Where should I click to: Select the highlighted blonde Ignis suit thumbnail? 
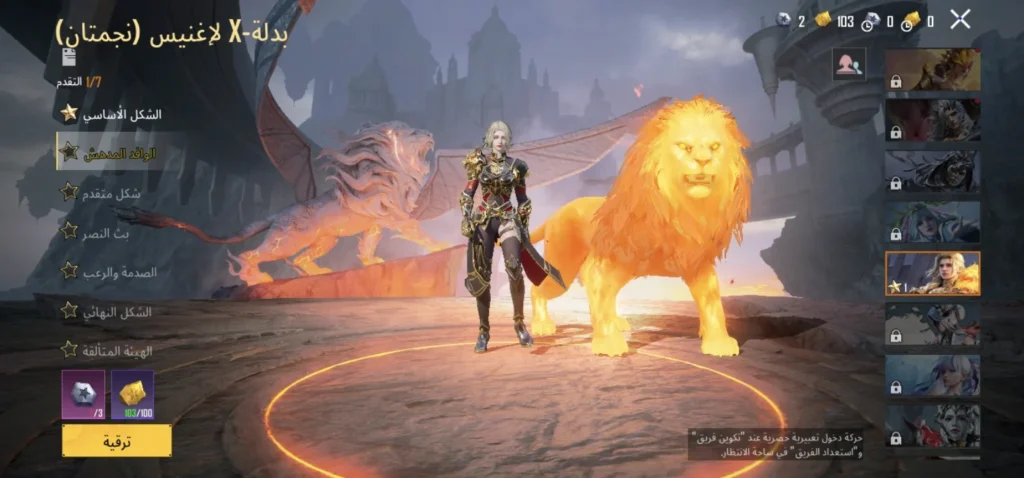(932, 273)
